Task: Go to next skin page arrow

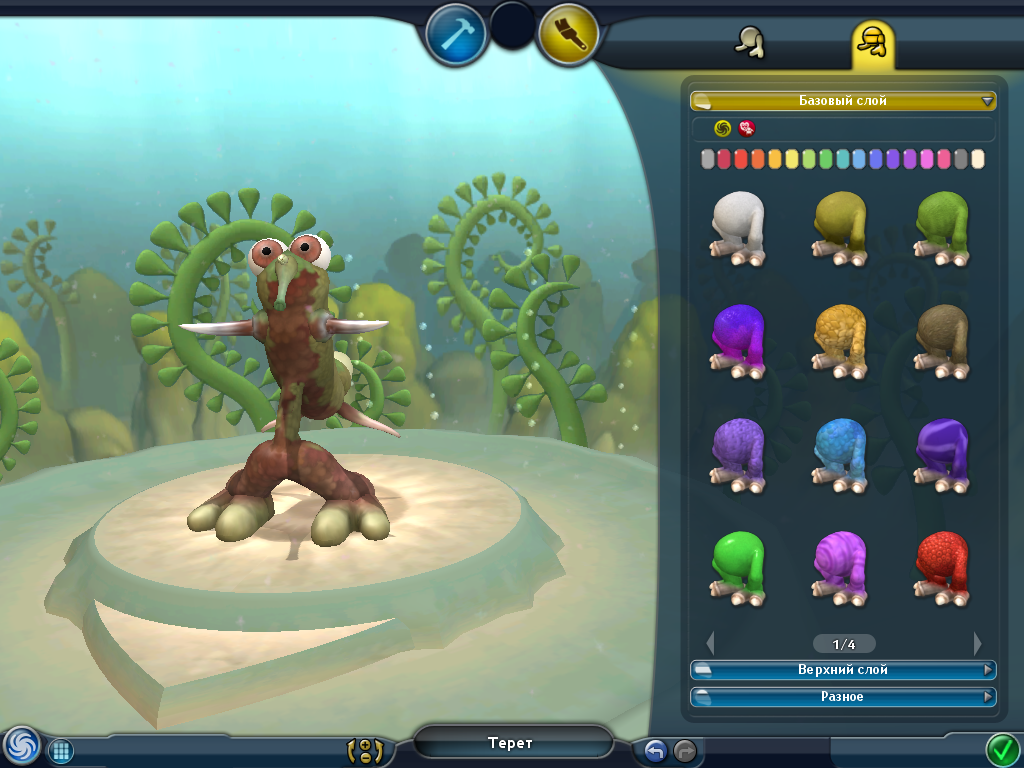Action: (x=977, y=644)
